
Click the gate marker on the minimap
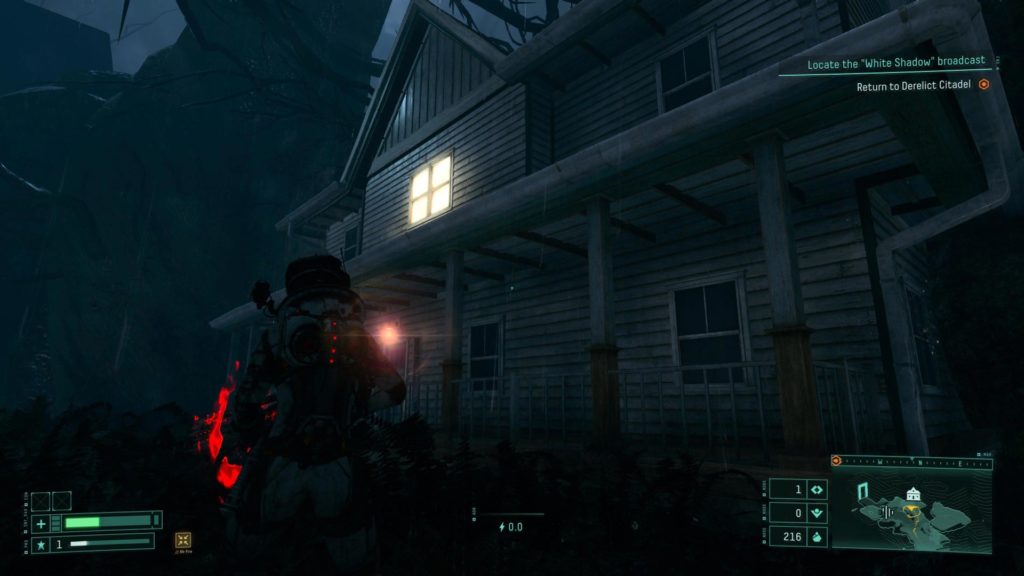(861, 491)
